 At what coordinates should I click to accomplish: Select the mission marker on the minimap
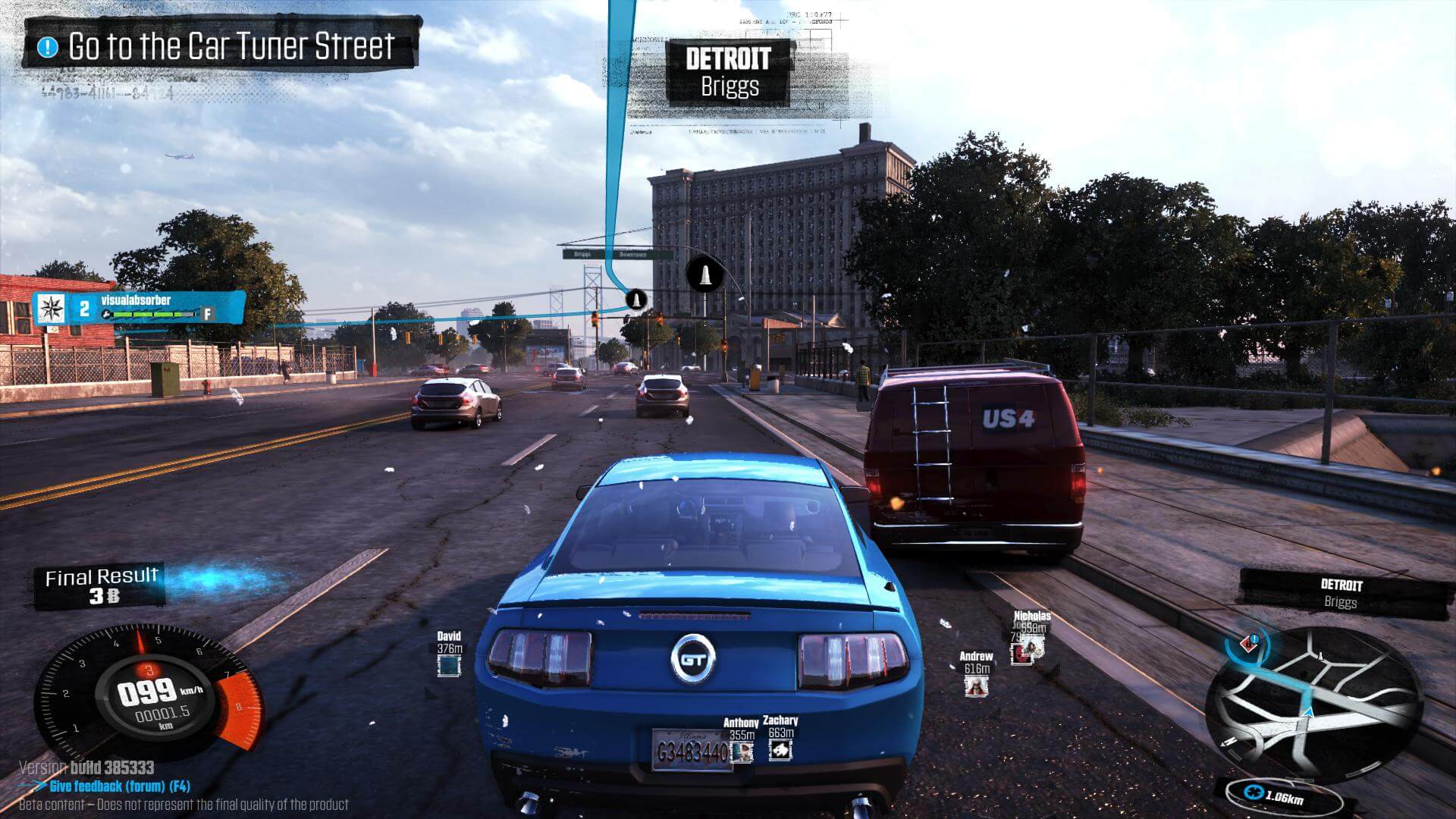pyautogui.click(x=1249, y=645)
